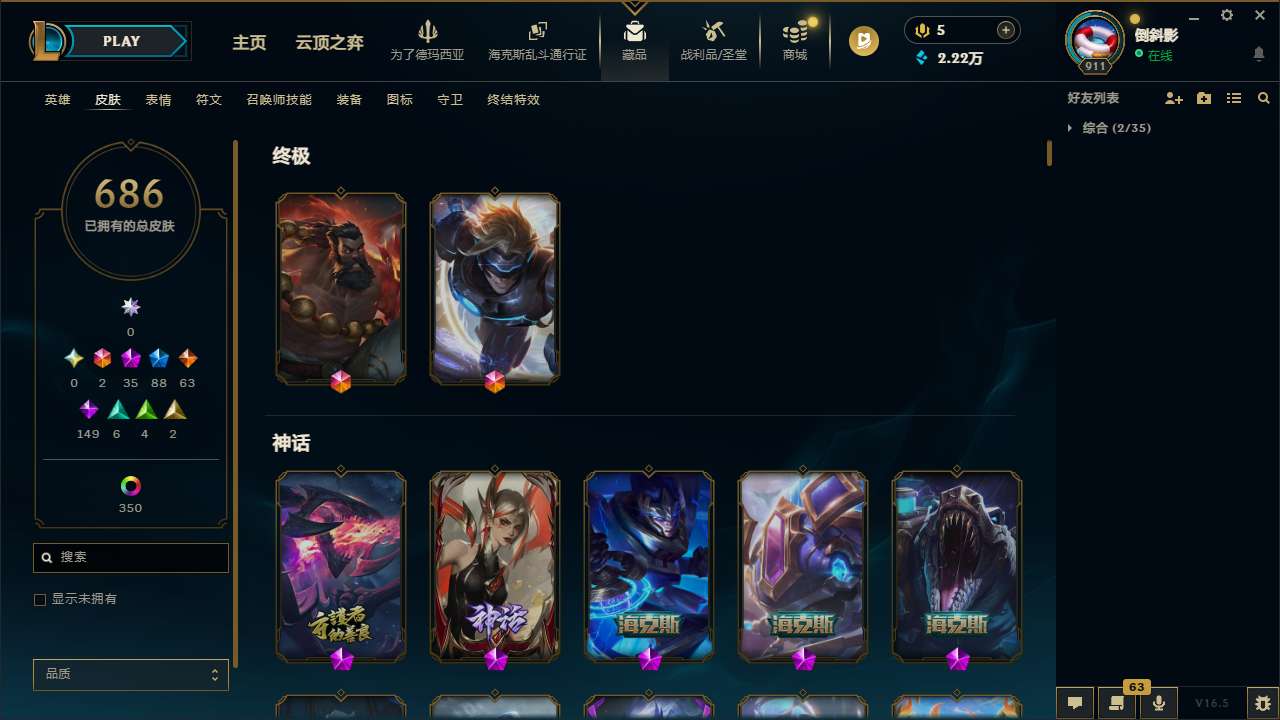The height and width of the screenshot is (720, 1280).
Task: Collapse the navigation chevron above 藏品
Action: coord(634,8)
